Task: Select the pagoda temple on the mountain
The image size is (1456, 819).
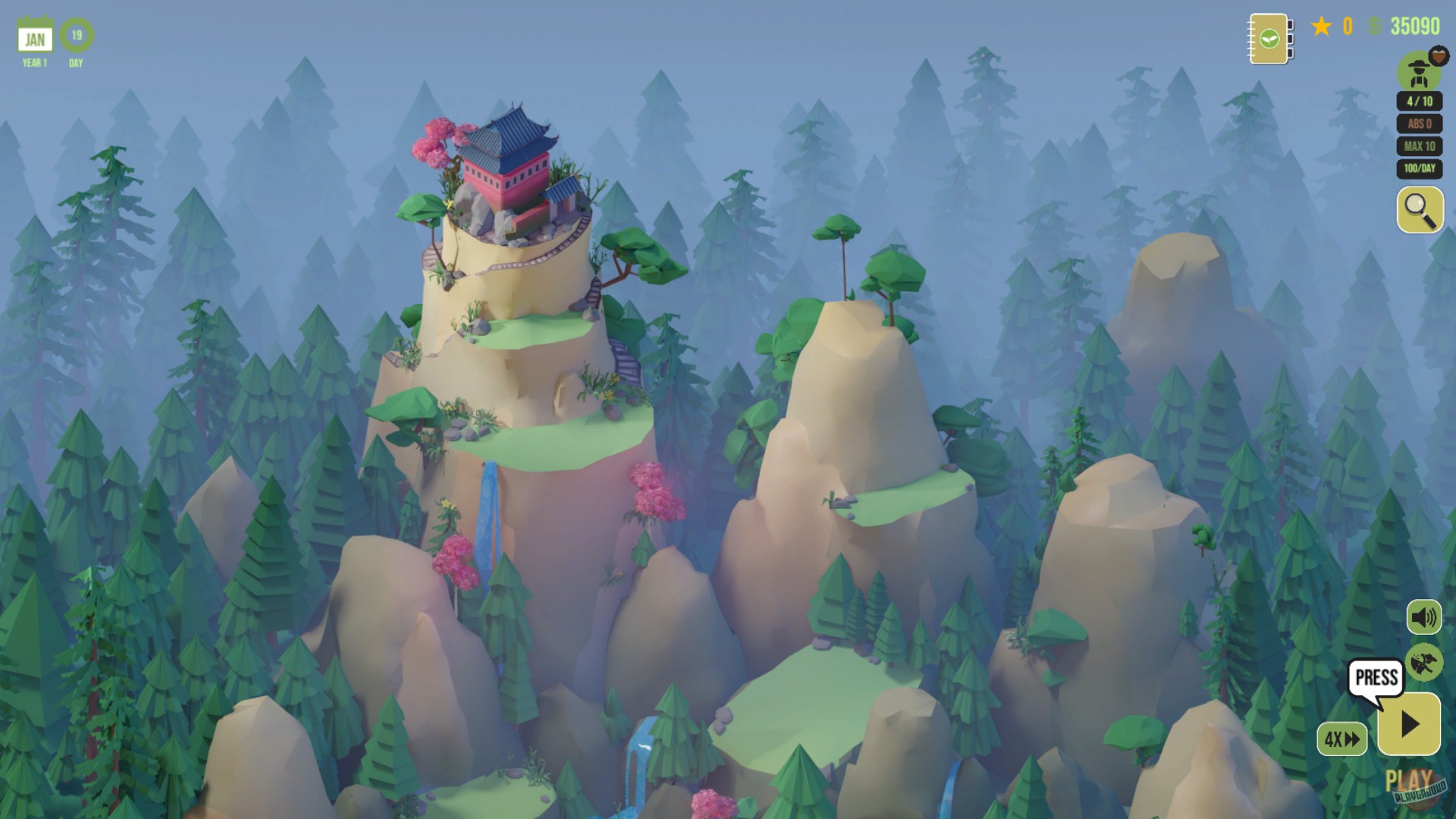Action: (x=508, y=159)
